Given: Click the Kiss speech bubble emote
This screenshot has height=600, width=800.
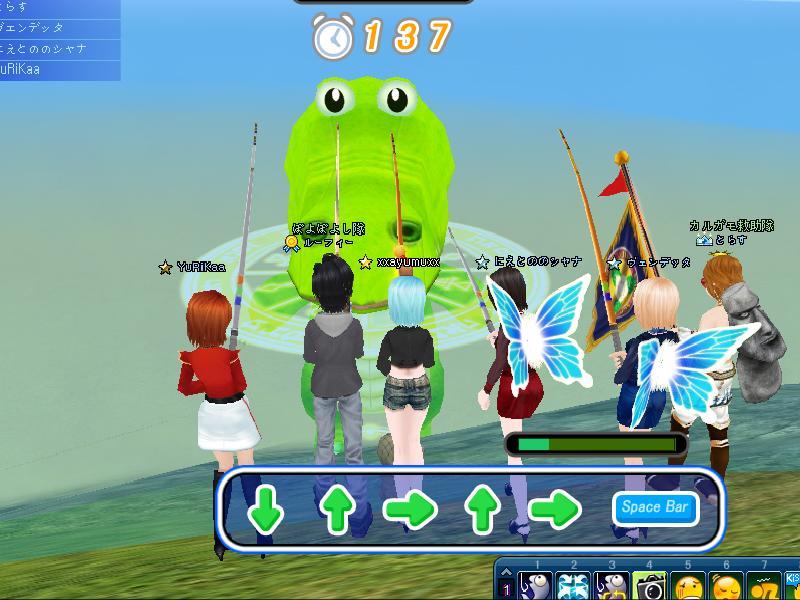Looking at the screenshot, I should coord(793,585).
